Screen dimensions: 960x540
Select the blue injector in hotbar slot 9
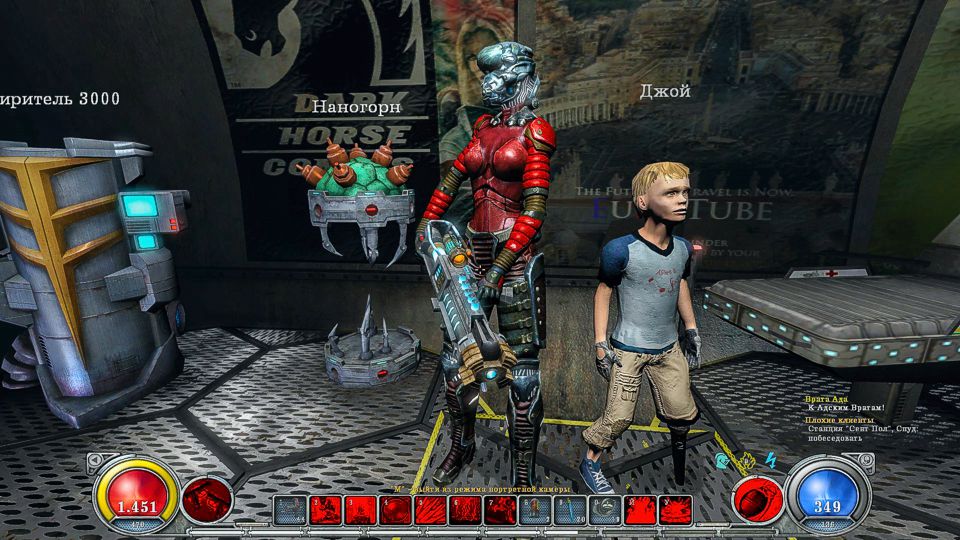click(570, 510)
